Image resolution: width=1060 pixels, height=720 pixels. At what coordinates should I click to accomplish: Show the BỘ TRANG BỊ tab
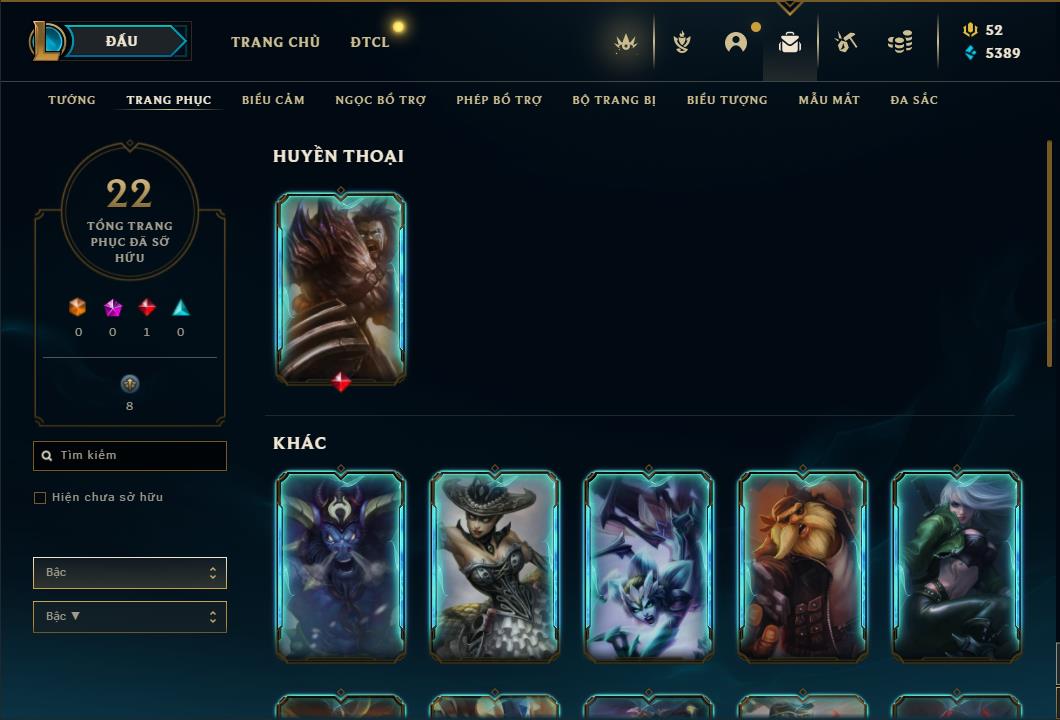614,100
